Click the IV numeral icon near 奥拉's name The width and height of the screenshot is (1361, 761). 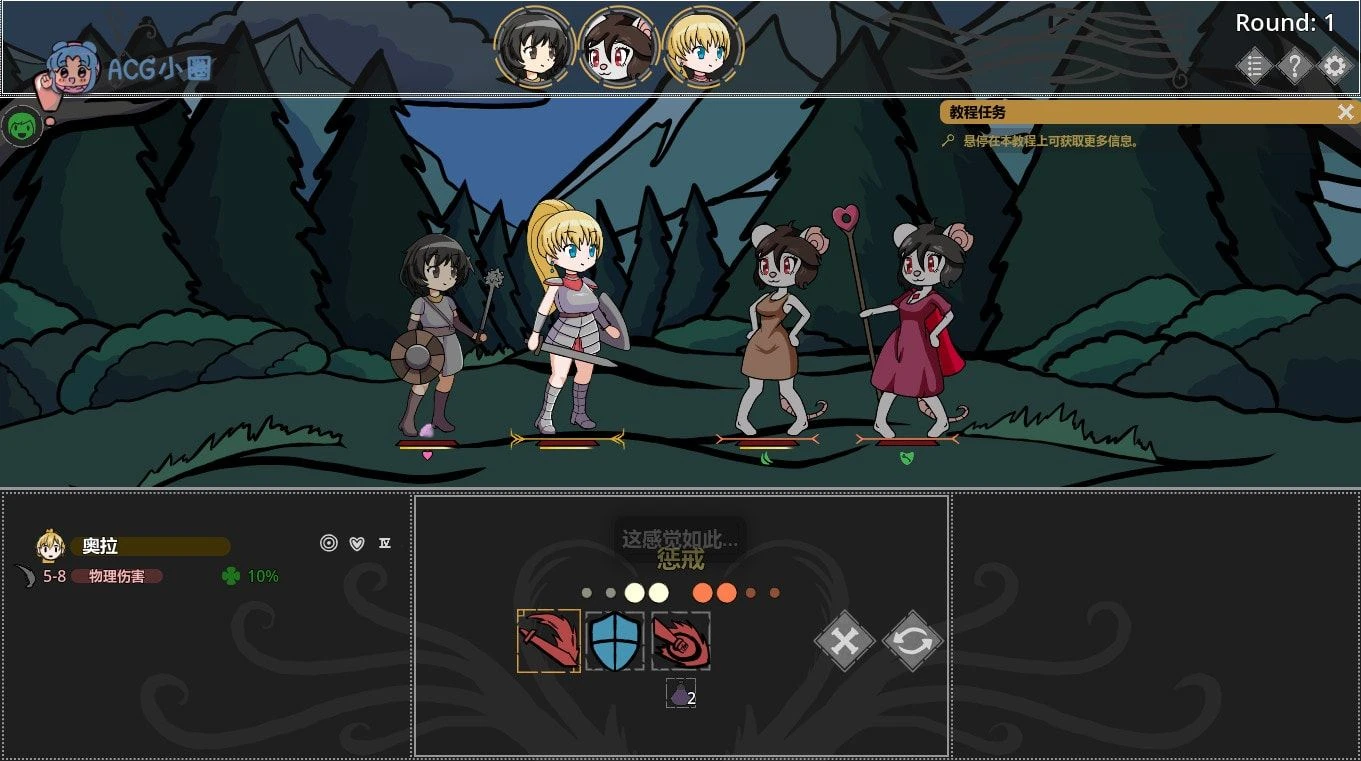pos(384,543)
